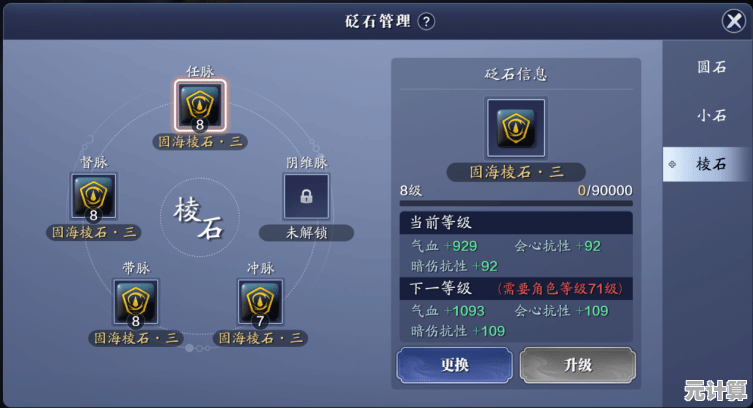Click the 更换 replace button
The image size is (753, 409).
tap(455, 365)
